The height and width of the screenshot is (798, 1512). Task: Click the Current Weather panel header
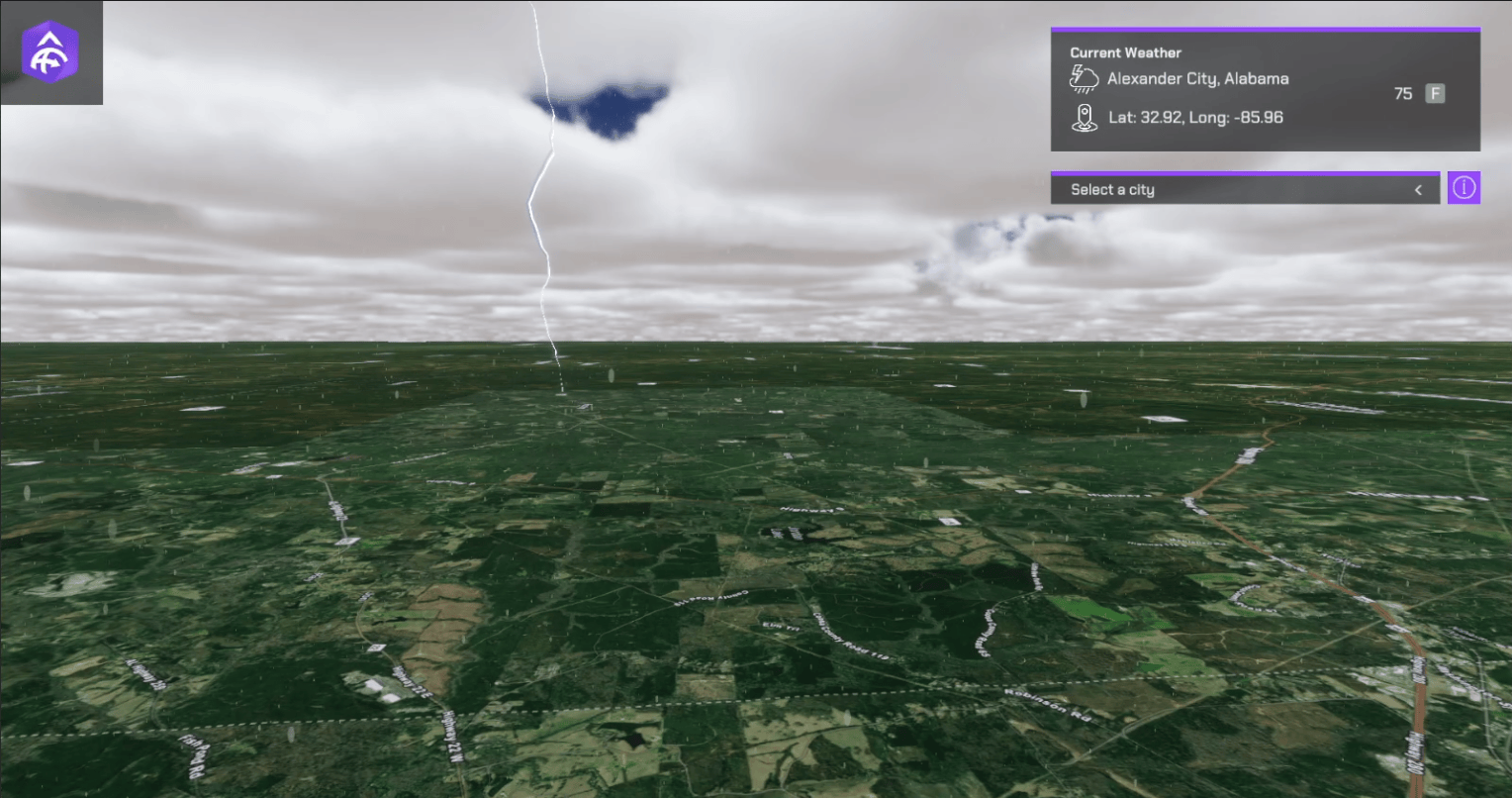point(1126,51)
